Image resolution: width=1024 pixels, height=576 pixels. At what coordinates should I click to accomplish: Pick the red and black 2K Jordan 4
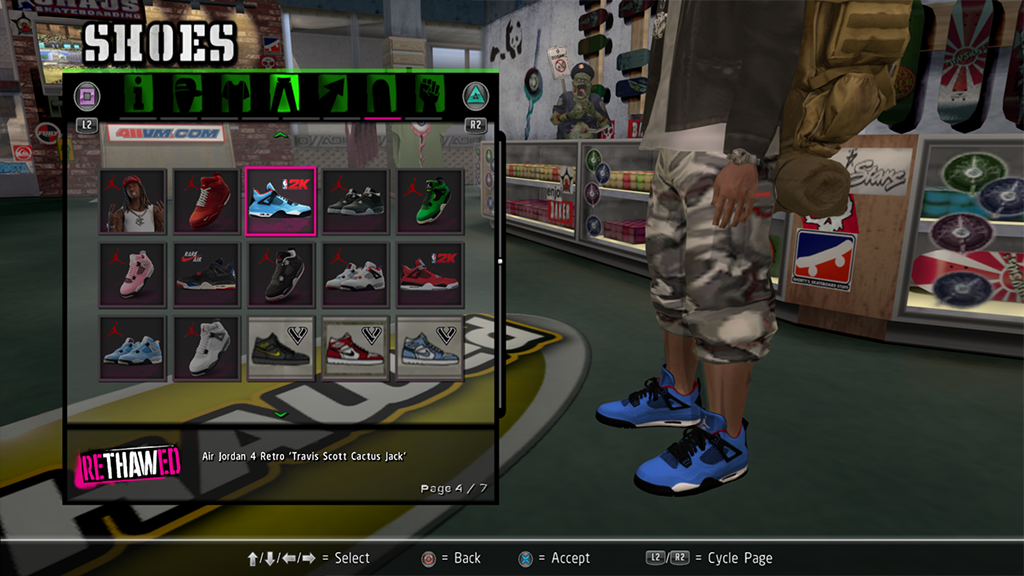coord(430,274)
